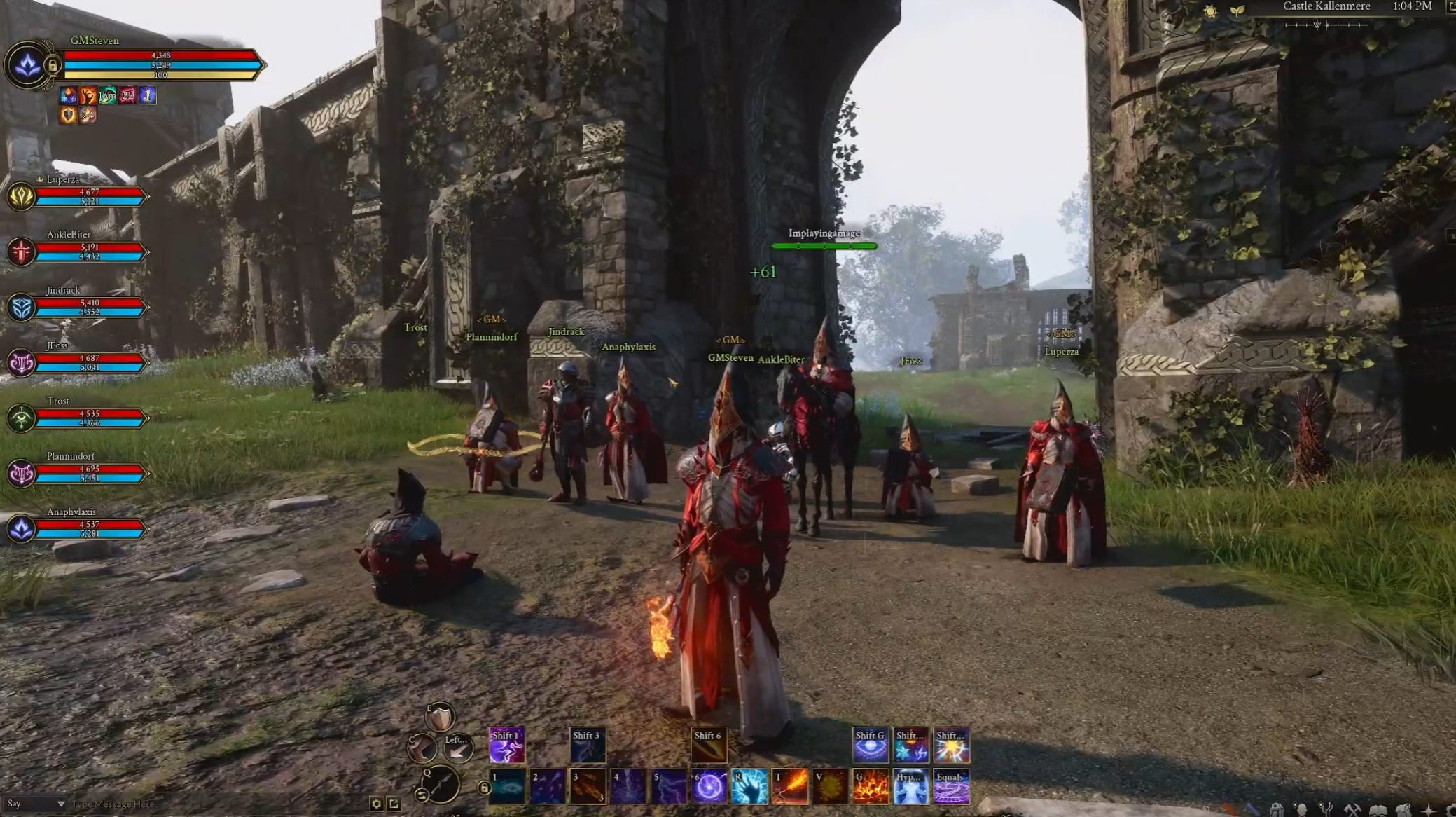The width and height of the screenshot is (1456, 817).
Task: Trigger the fiery T ability icon
Action: coord(791,788)
